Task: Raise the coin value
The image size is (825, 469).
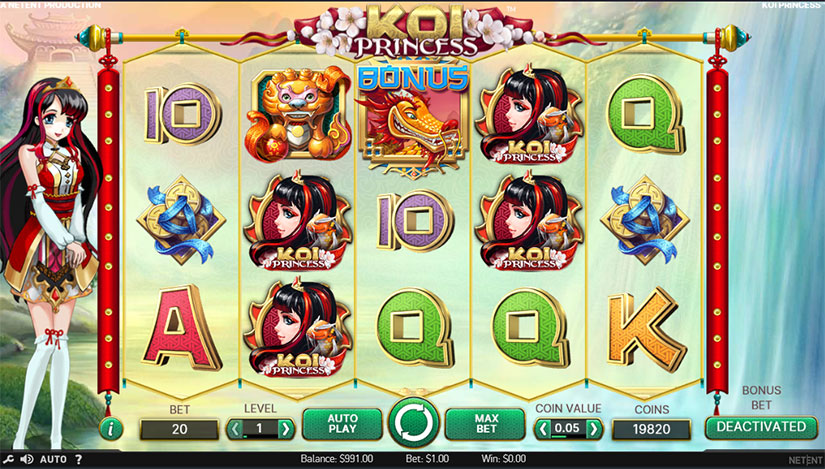Action: [594, 429]
